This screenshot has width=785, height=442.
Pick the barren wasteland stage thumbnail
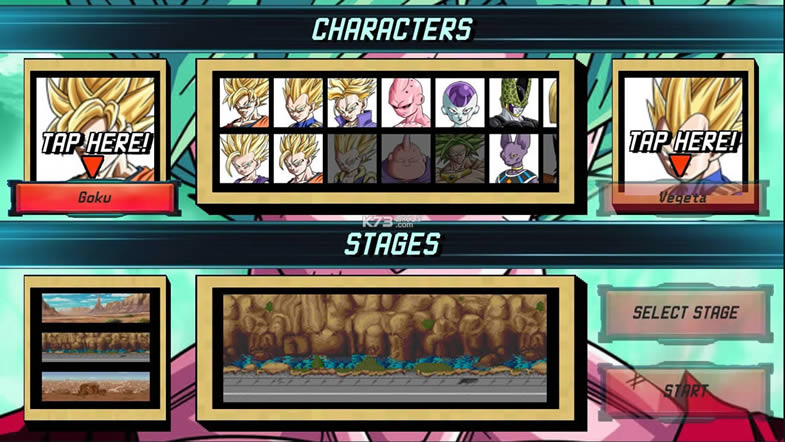tap(95, 385)
